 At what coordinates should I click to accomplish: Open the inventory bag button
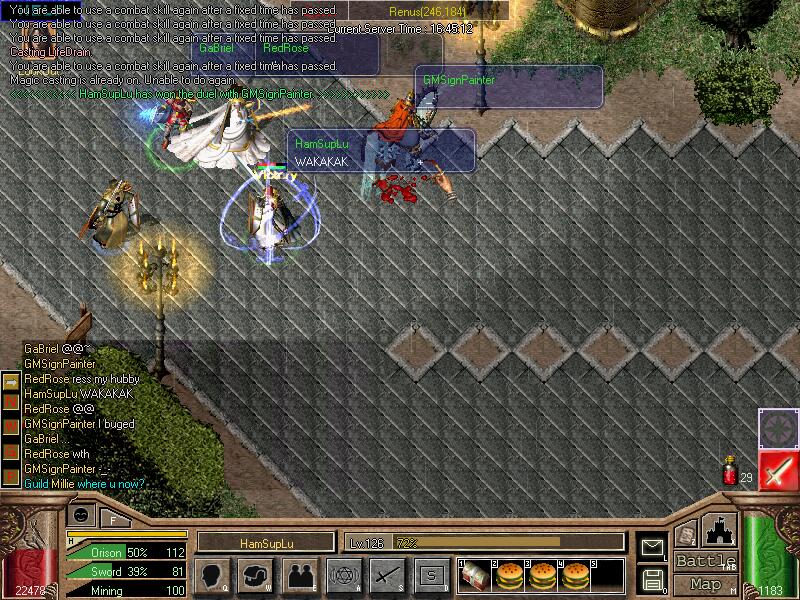254,574
